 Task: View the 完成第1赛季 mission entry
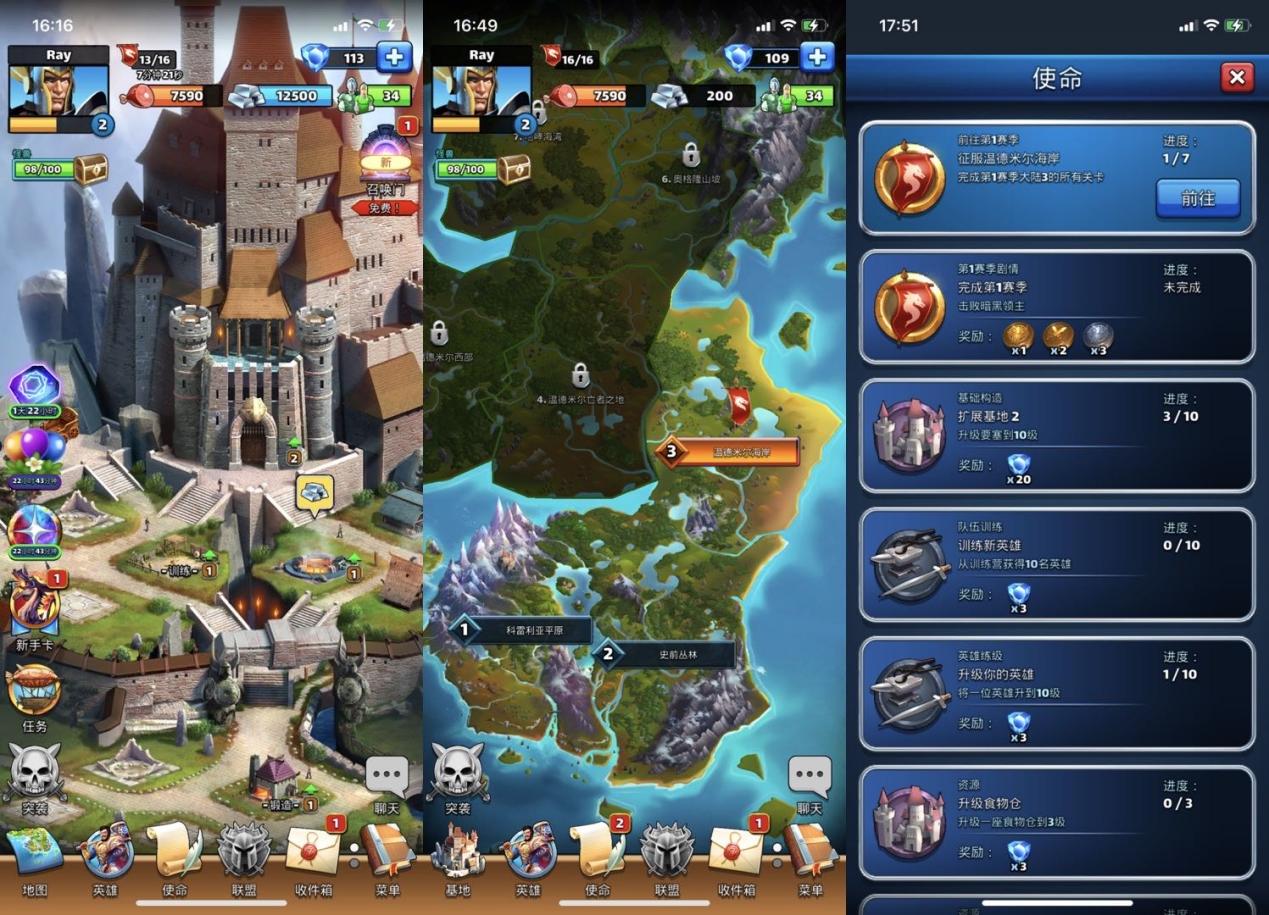point(1056,306)
